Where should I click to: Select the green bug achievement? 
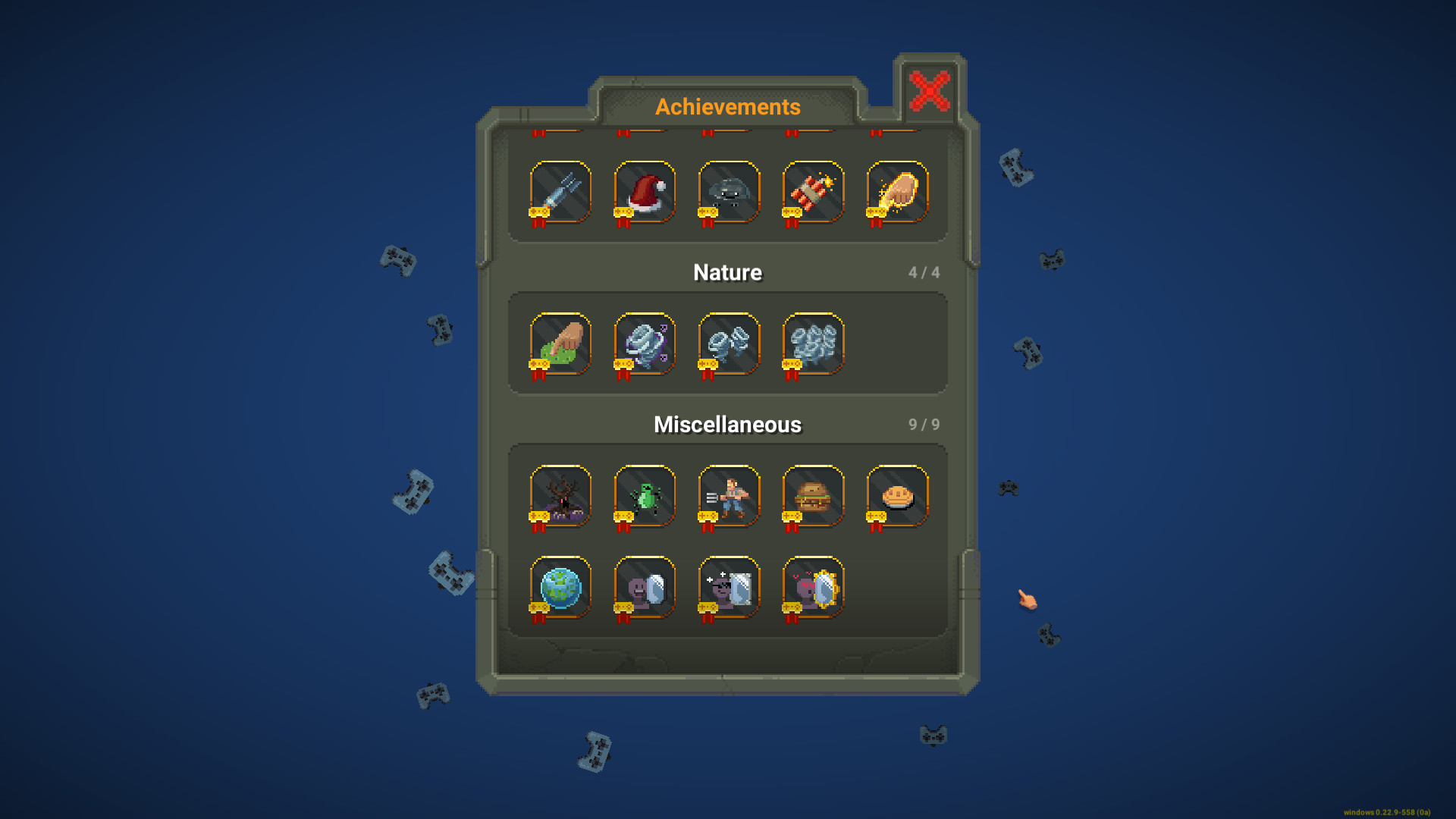tap(643, 496)
